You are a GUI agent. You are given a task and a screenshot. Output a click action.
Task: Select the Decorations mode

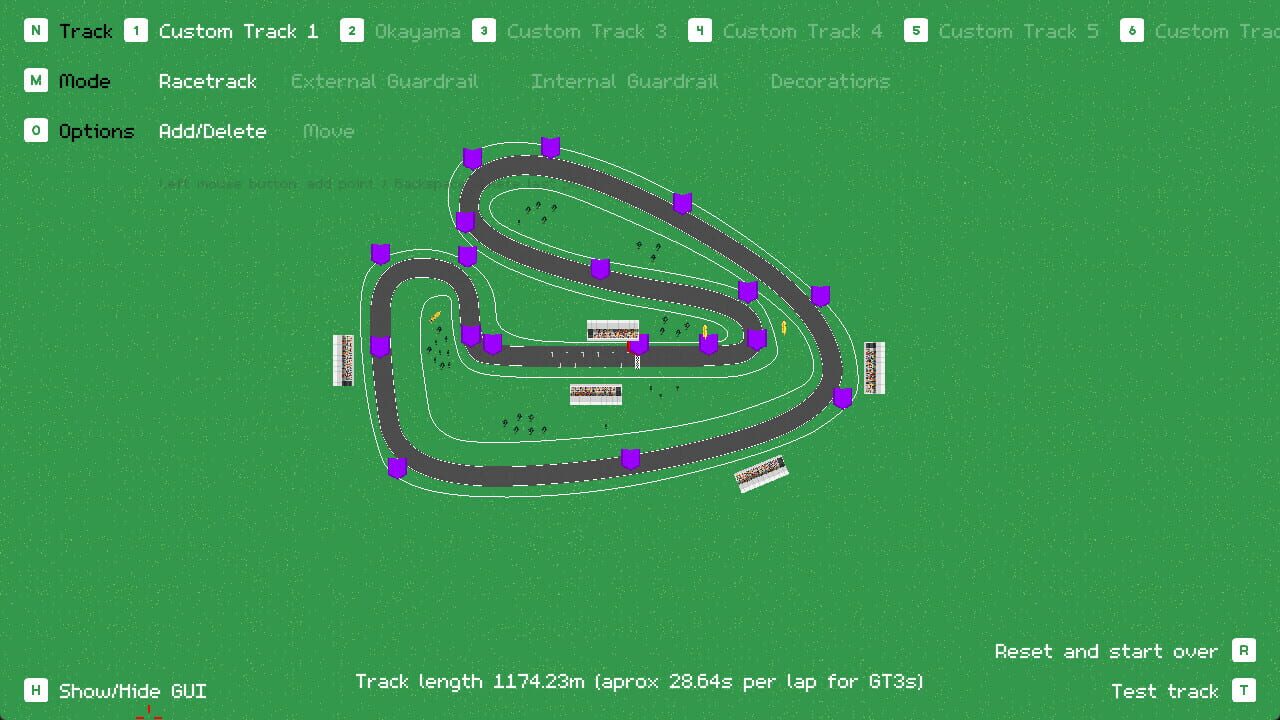pyautogui.click(x=830, y=81)
